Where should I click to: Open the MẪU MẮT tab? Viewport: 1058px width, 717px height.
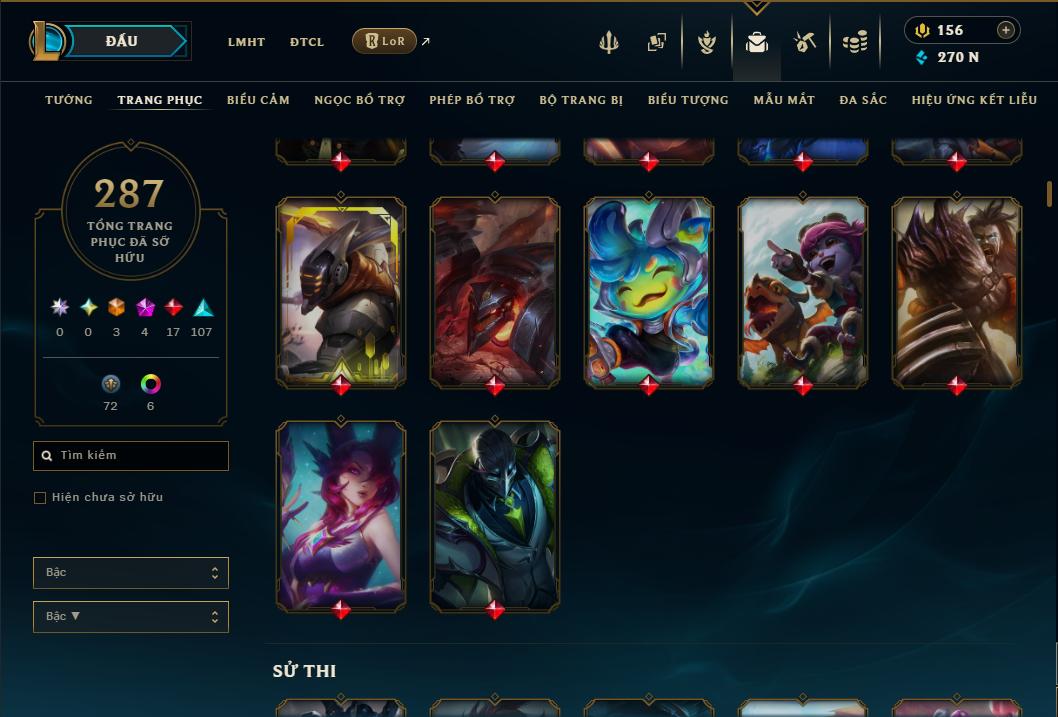click(x=784, y=100)
